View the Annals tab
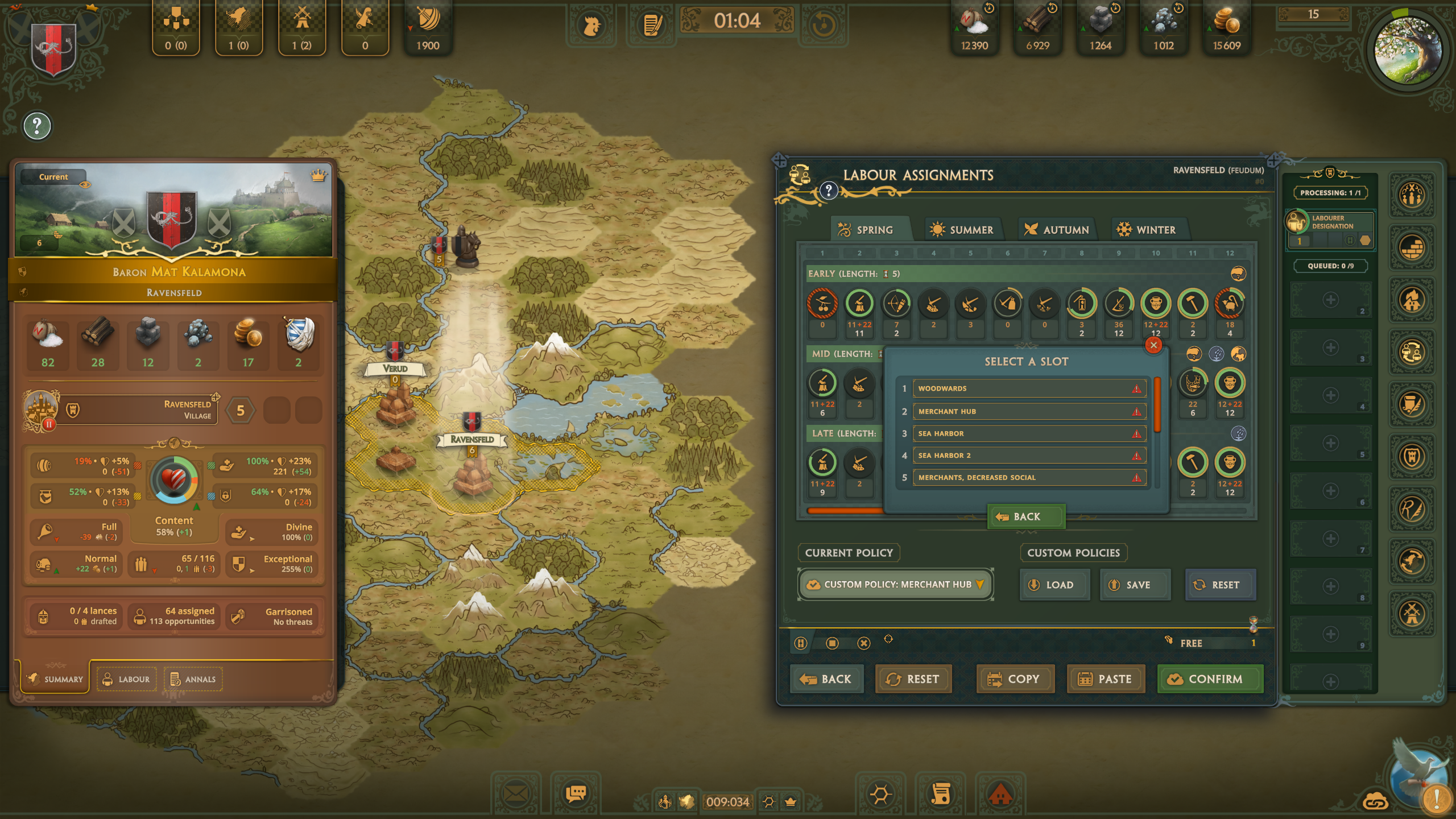This screenshot has height=819, width=1456. [193, 679]
